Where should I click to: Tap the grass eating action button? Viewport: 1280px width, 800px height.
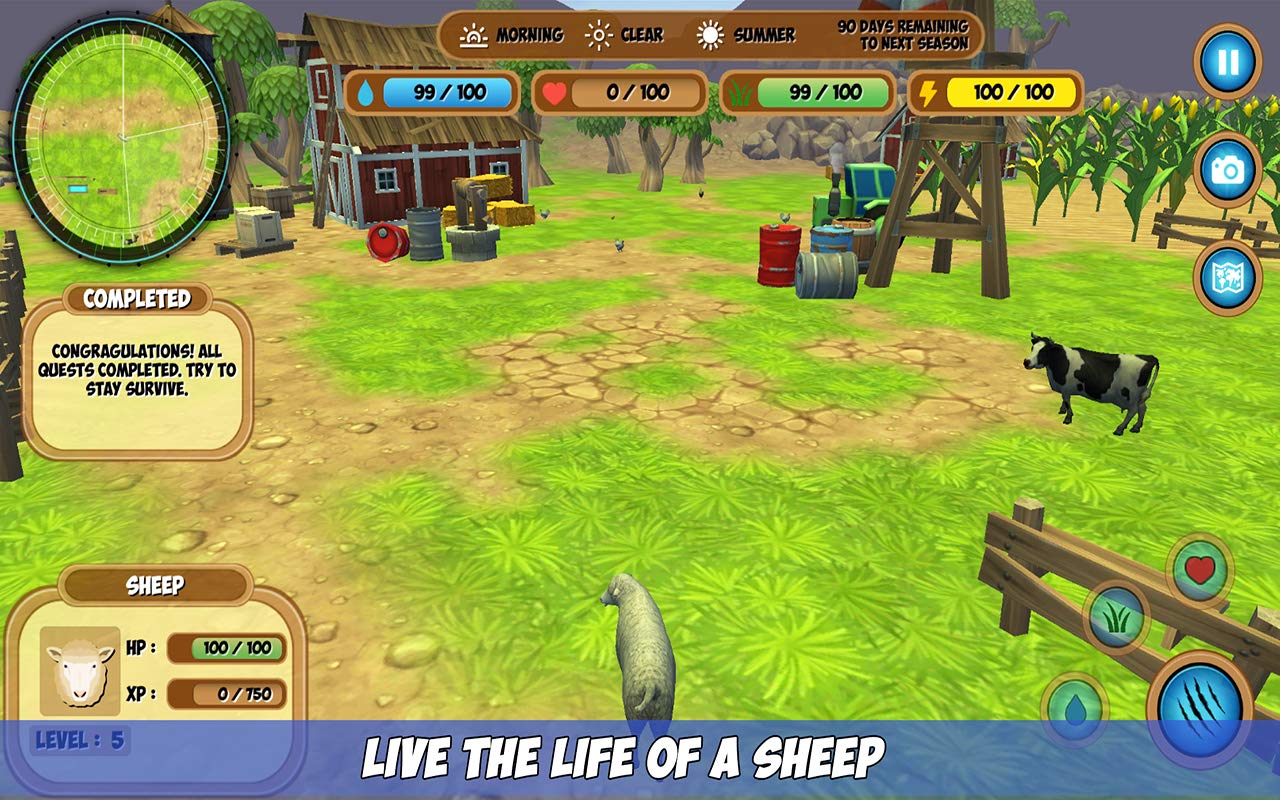[1116, 618]
